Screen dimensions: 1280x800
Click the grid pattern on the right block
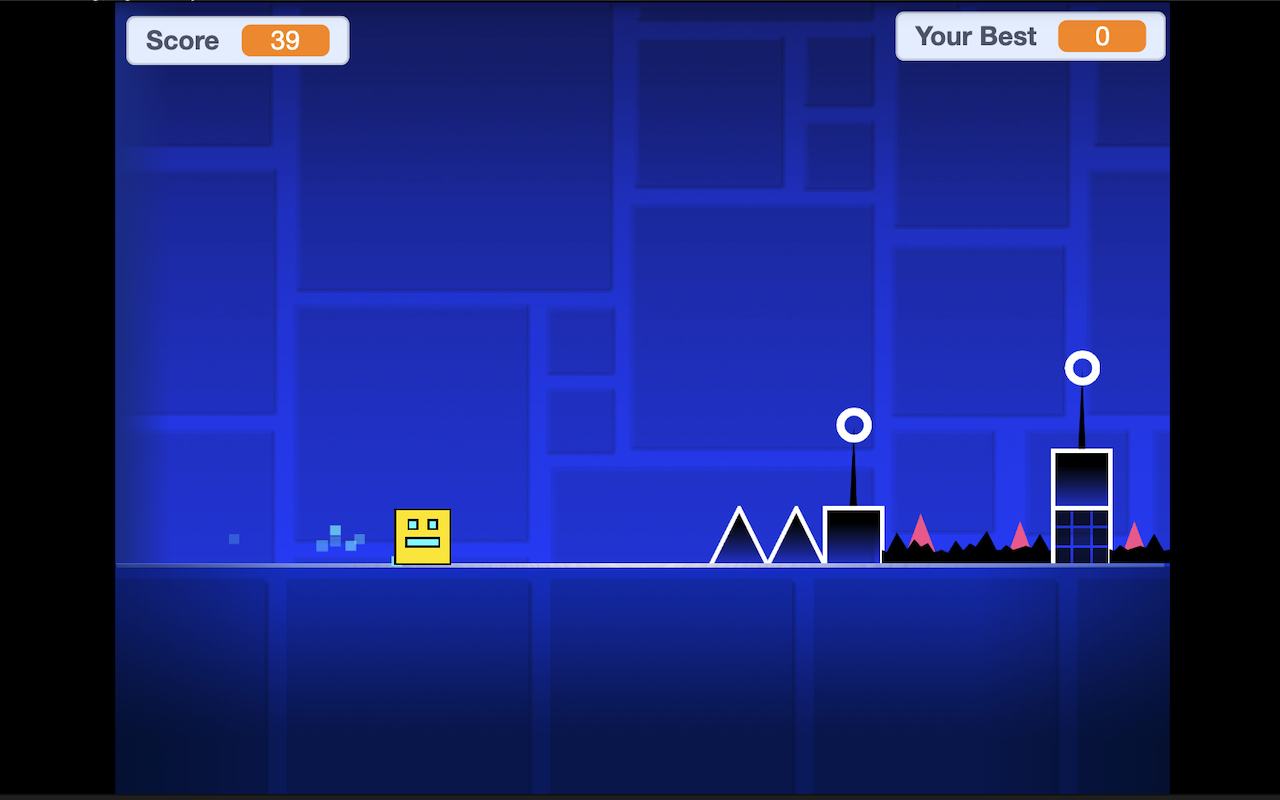click(1081, 535)
